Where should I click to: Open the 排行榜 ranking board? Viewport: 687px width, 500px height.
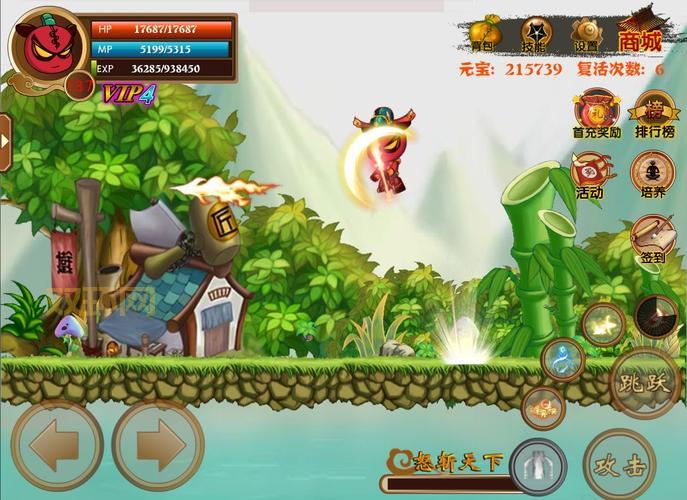tap(654, 112)
